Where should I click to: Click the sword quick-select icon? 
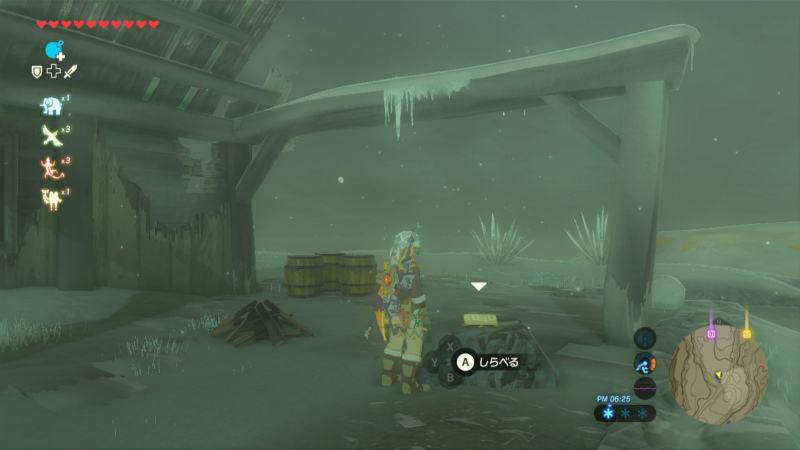point(70,71)
